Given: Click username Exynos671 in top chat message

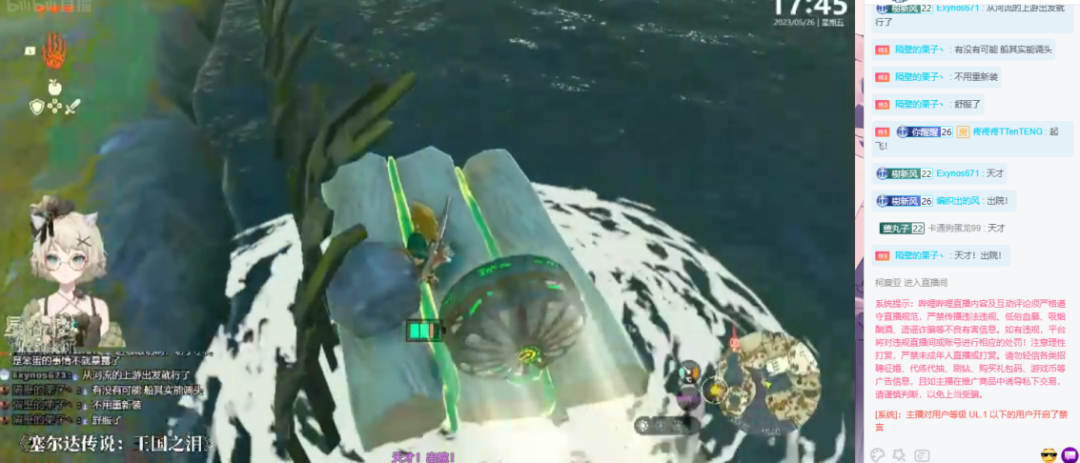Looking at the screenshot, I should tap(957, 7).
